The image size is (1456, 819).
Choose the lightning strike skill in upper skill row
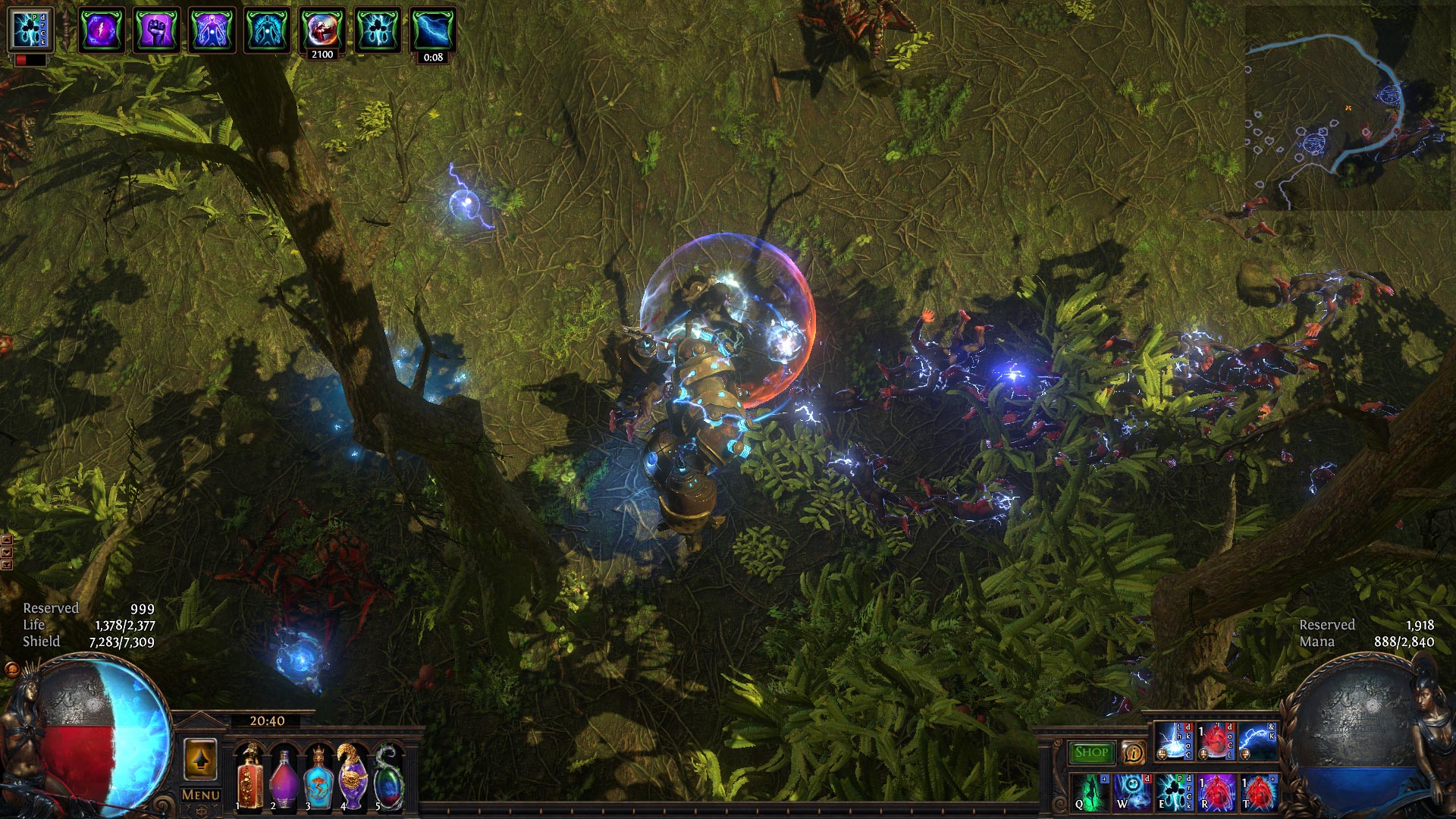(x=1174, y=742)
